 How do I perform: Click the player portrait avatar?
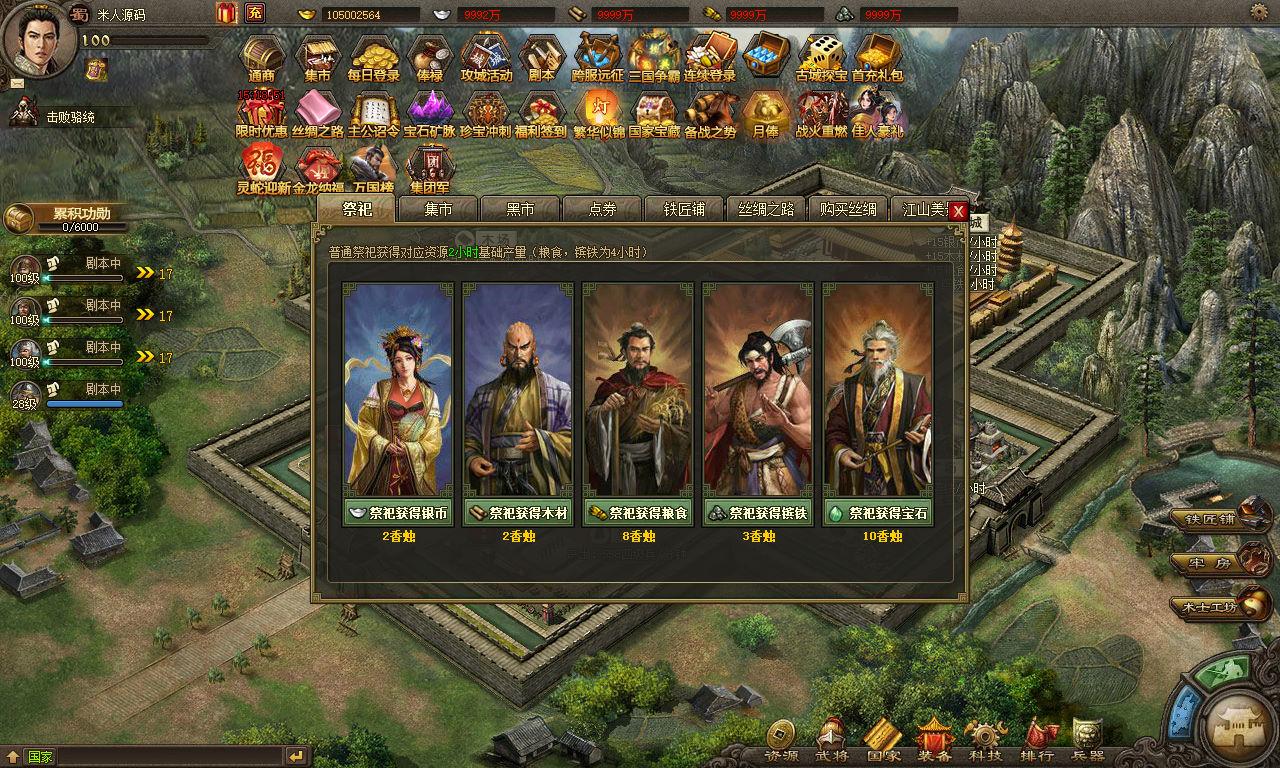pyautogui.click(x=36, y=38)
